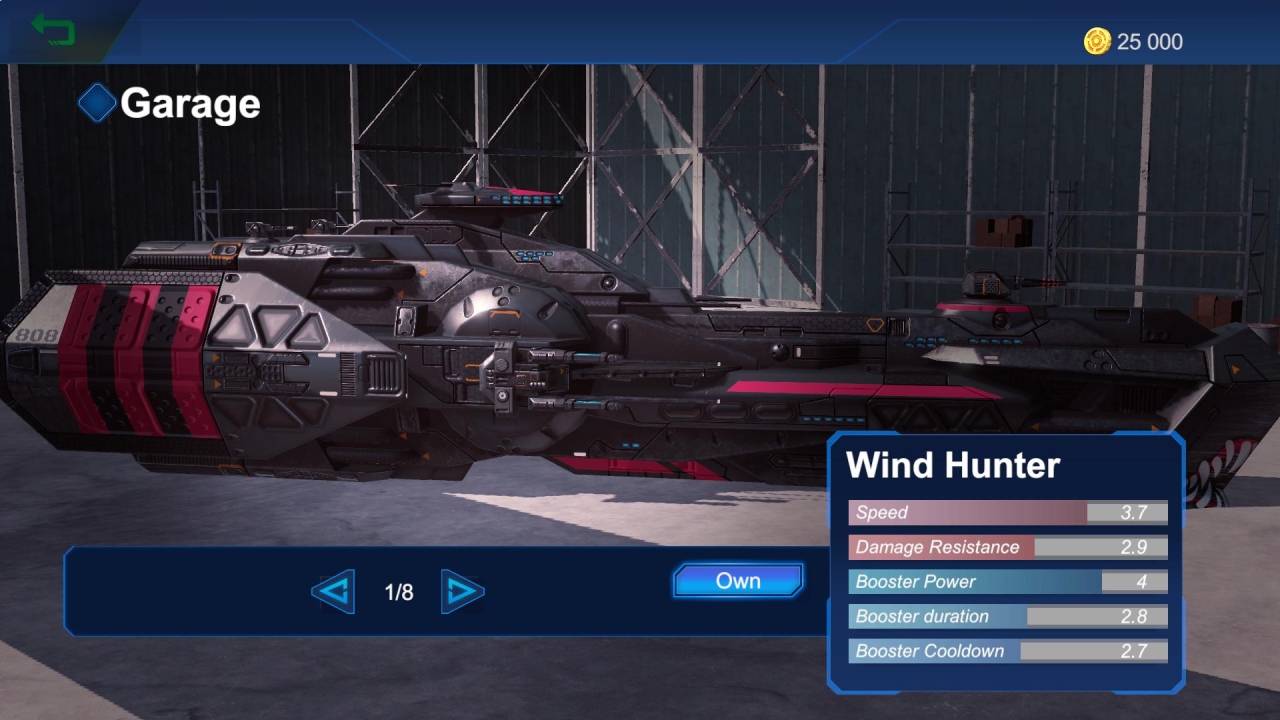Click the coin icon to open the shop
Viewport: 1280px width, 720px height.
pyautogui.click(x=1097, y=42)
